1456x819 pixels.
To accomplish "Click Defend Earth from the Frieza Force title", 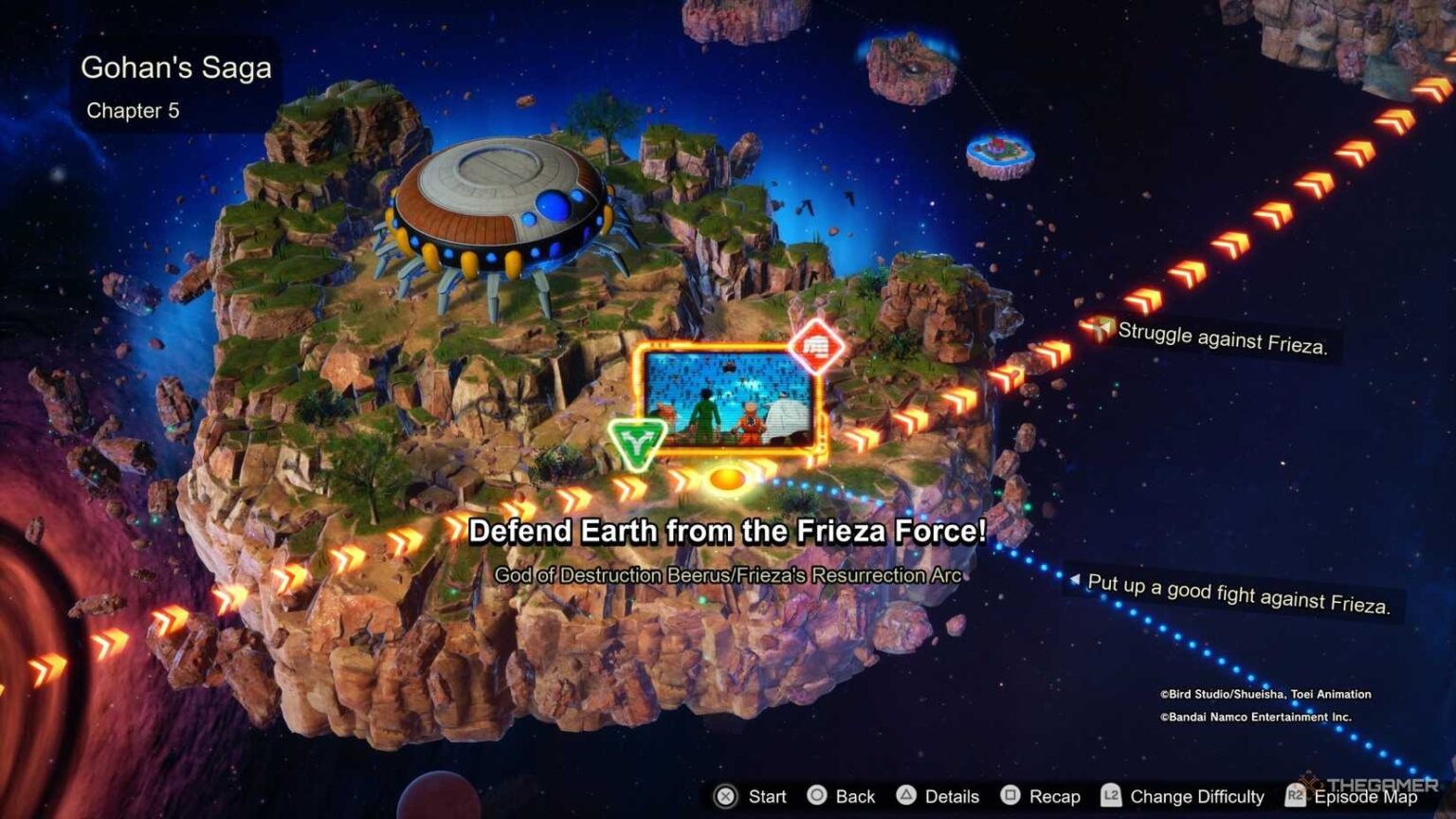I will click(x=728, y=532).
